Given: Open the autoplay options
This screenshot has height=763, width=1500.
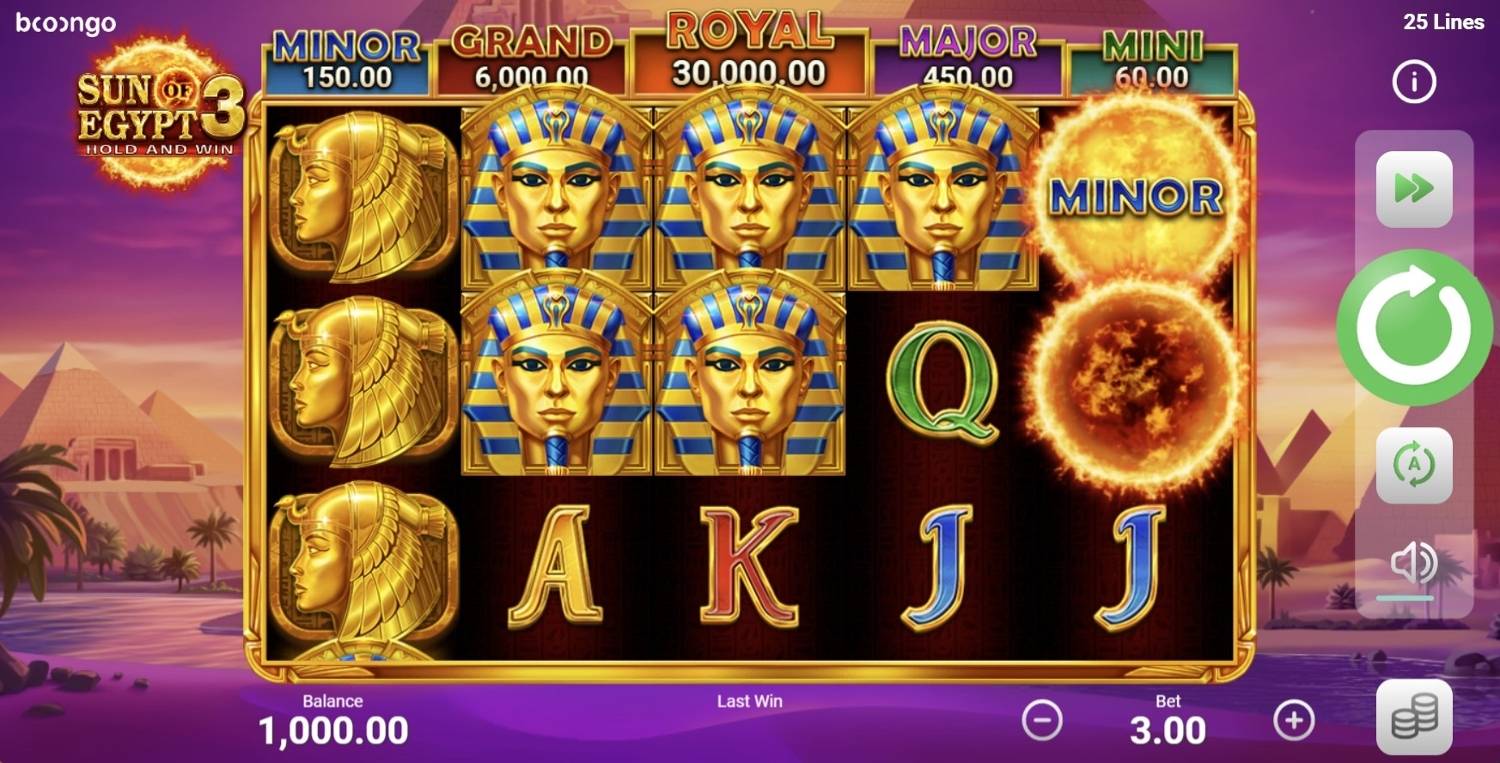Looking at the screenshot, I should pyautogui.click(x=1414, y=465).
